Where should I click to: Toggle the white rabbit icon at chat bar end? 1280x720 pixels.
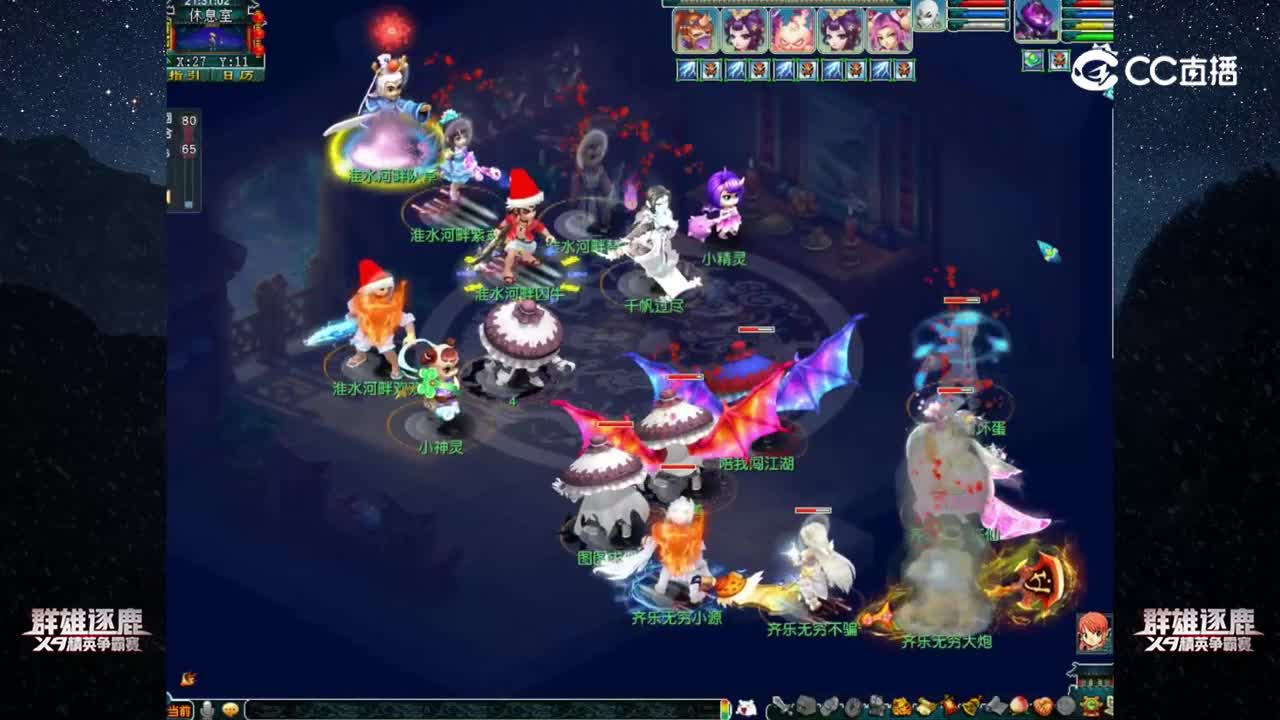click(x=746, y=707)
